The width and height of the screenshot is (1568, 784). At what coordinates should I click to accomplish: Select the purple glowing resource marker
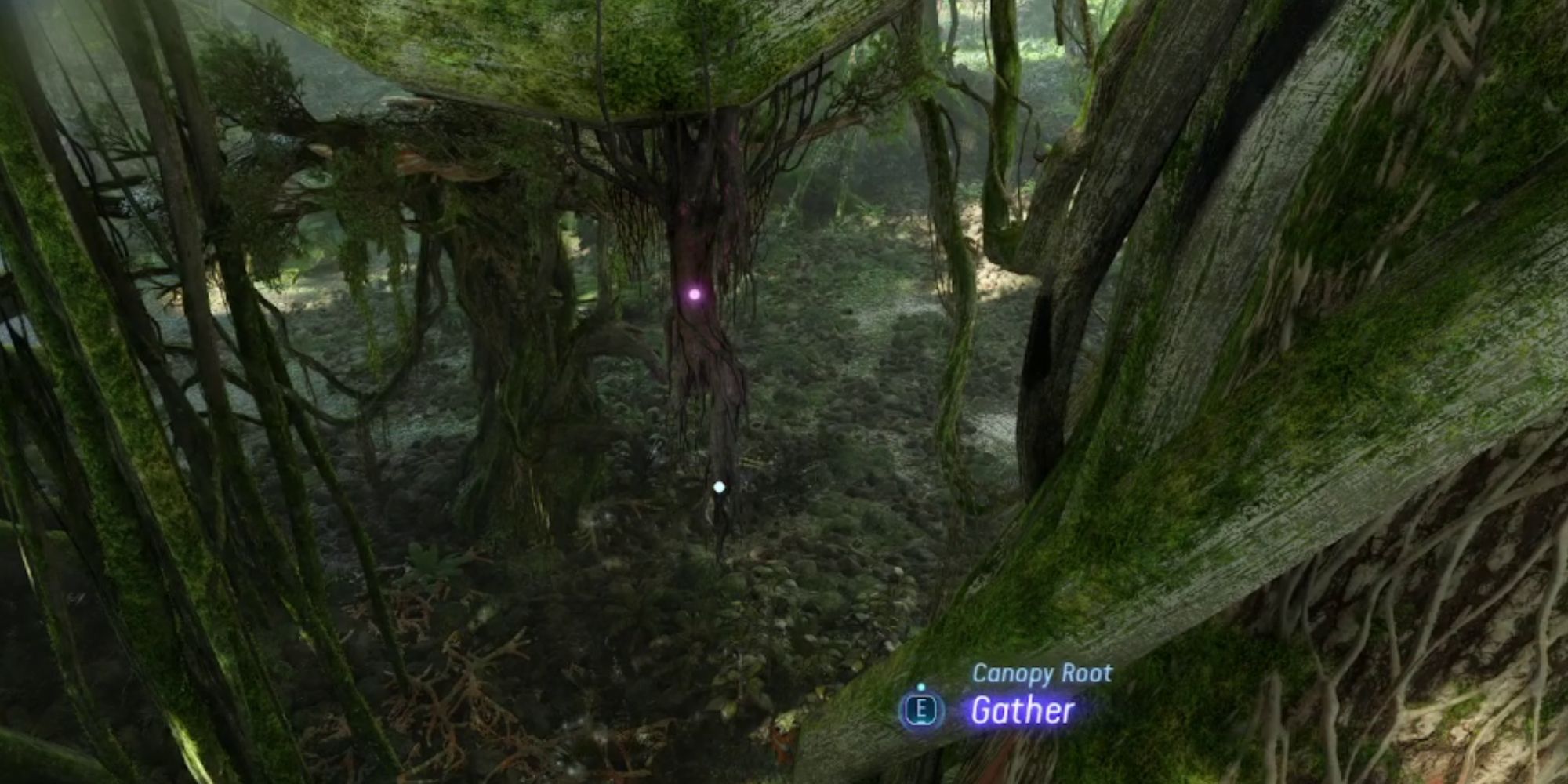[x=696, y=295]
